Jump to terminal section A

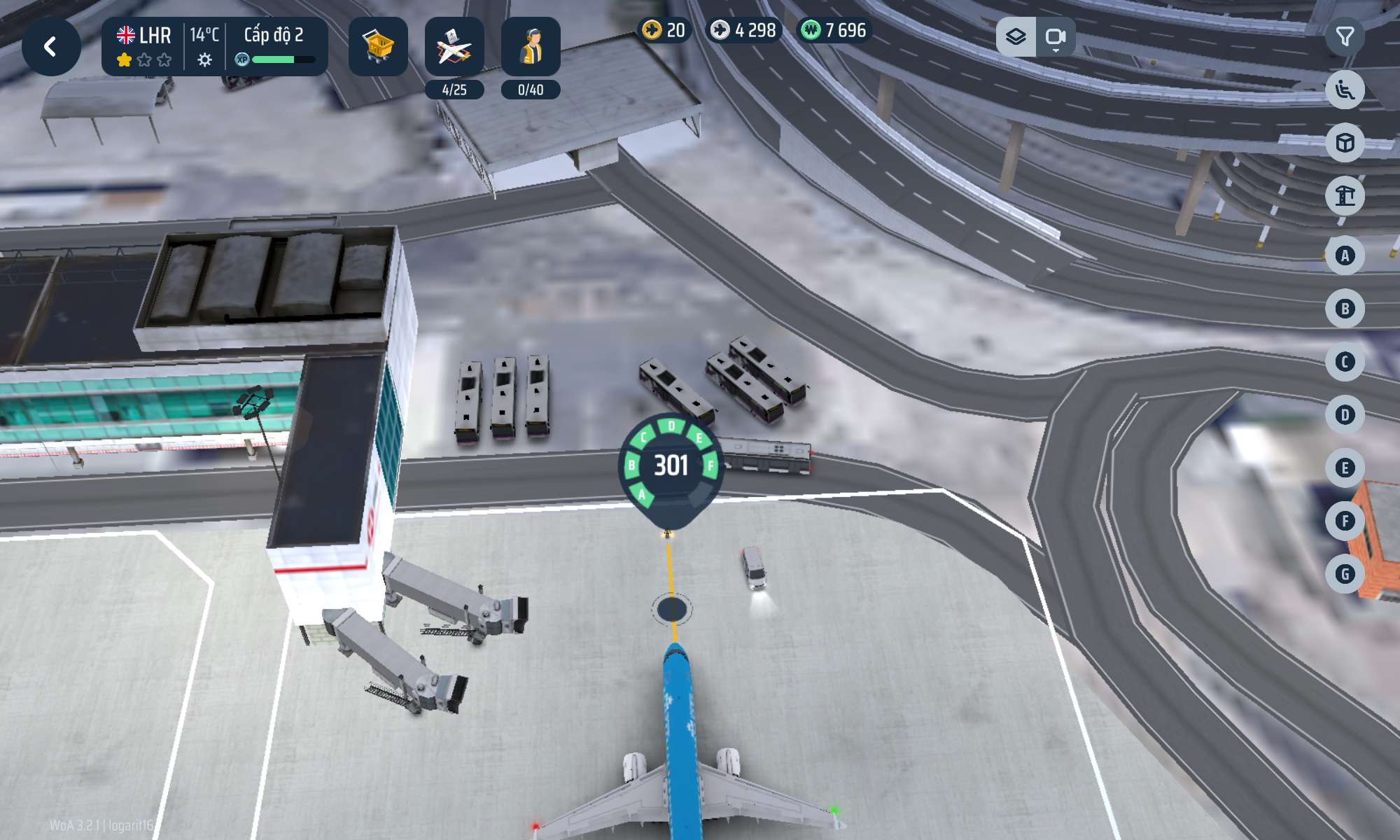click(x=1345, y=255)
